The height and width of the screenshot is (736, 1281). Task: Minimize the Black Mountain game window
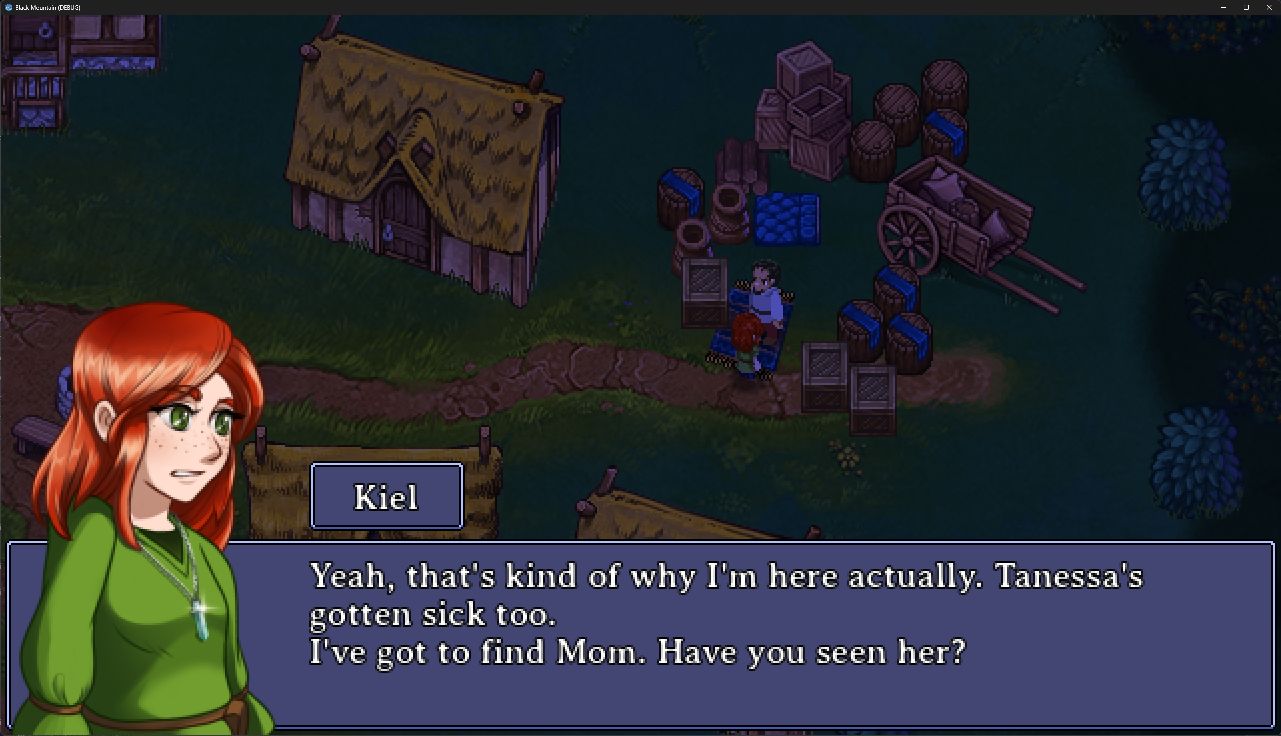pyautogui.click(x=1222, y=7)
